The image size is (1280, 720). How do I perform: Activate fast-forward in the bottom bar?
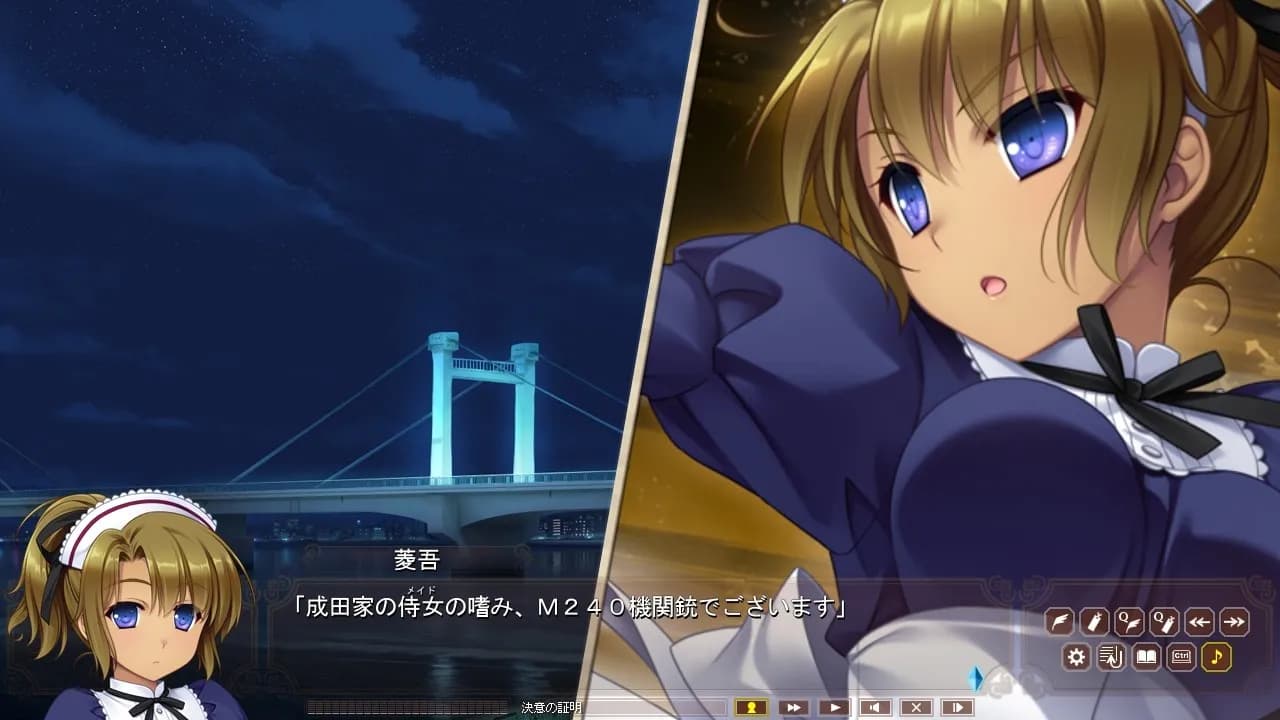pos(792,707)
